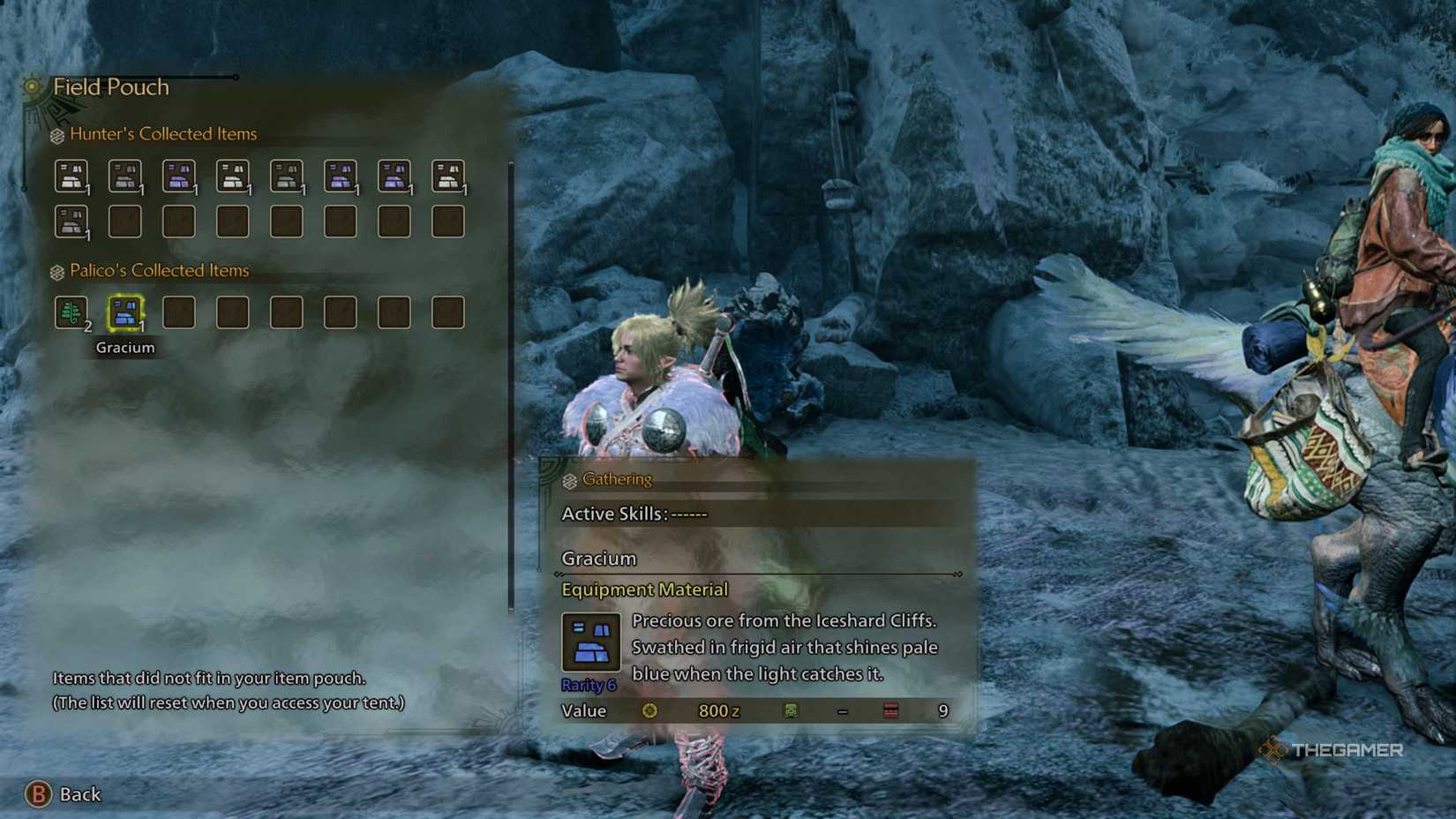
Task: Click the red guild points icon next to 9
Action: (890, 710)
